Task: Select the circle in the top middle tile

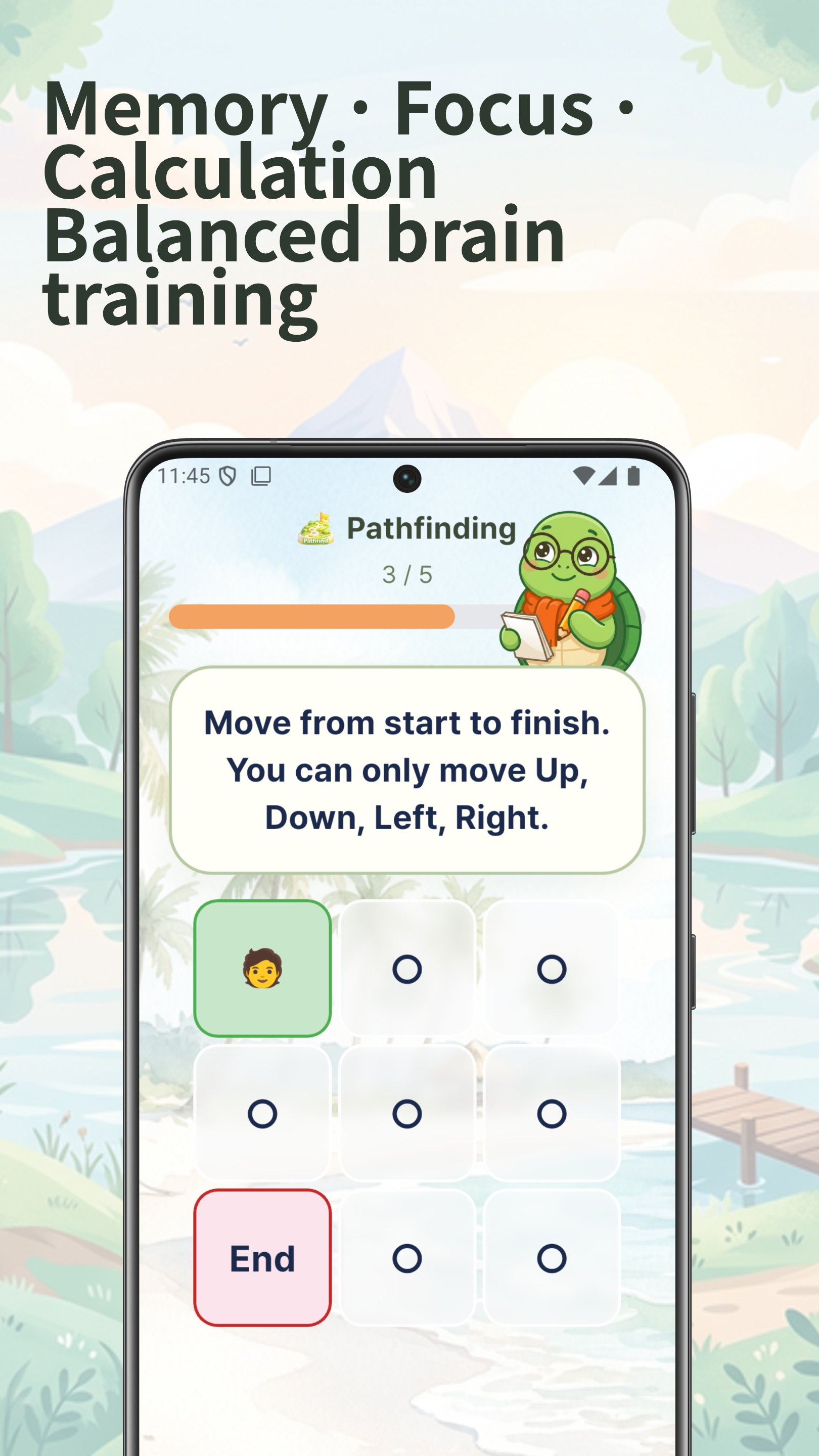Action: [408, 969]
